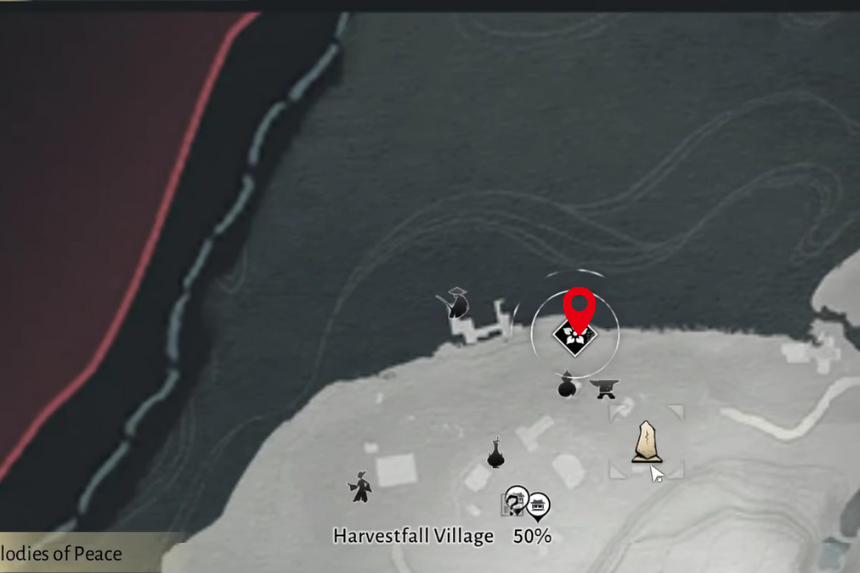This screenshot has width=860, height=573.
Task: Click the Harvestfall Village map label
Action: coord(413,536)
